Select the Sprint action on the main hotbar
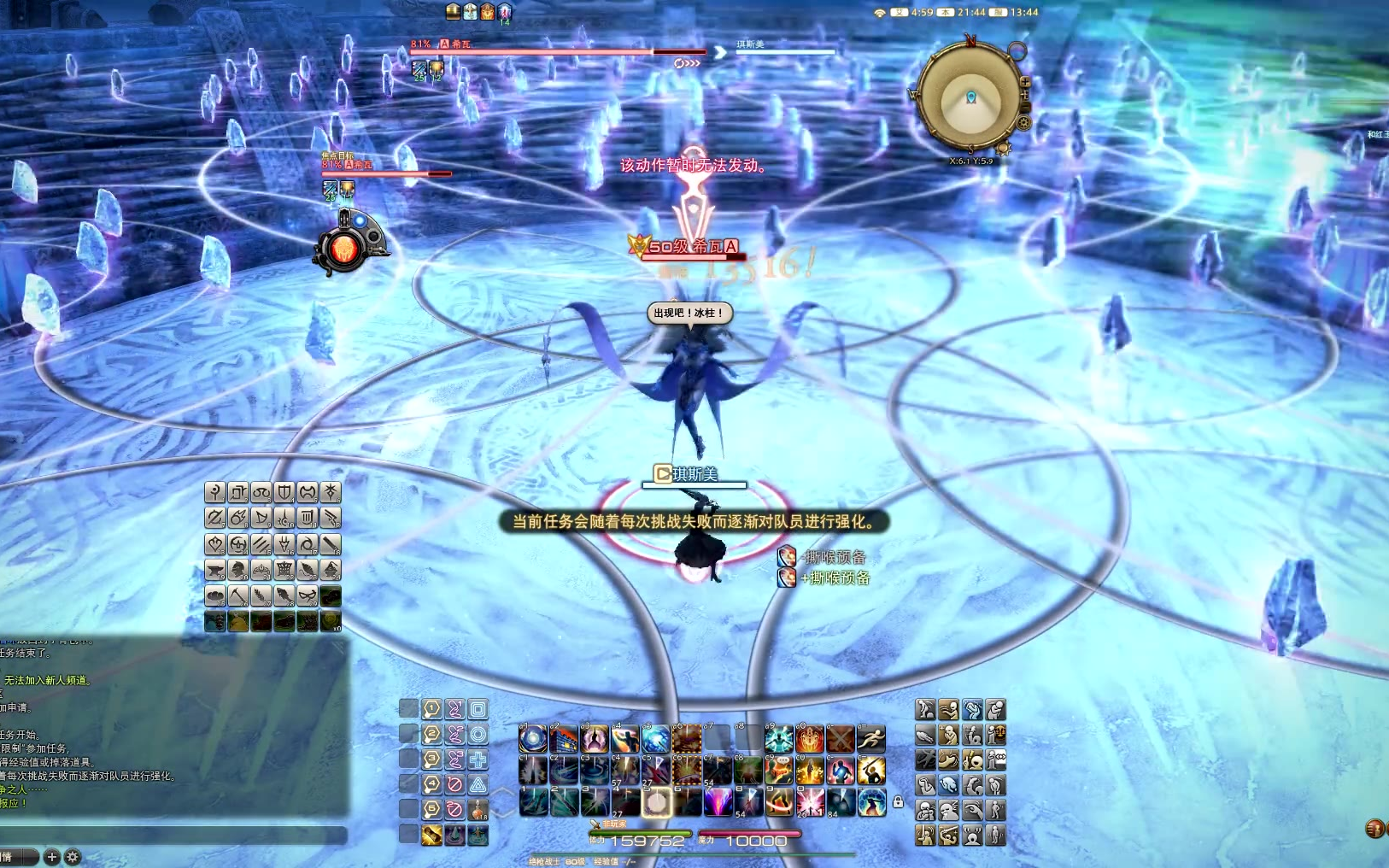This screenshot has width=1389, height=868. (870, 738)
